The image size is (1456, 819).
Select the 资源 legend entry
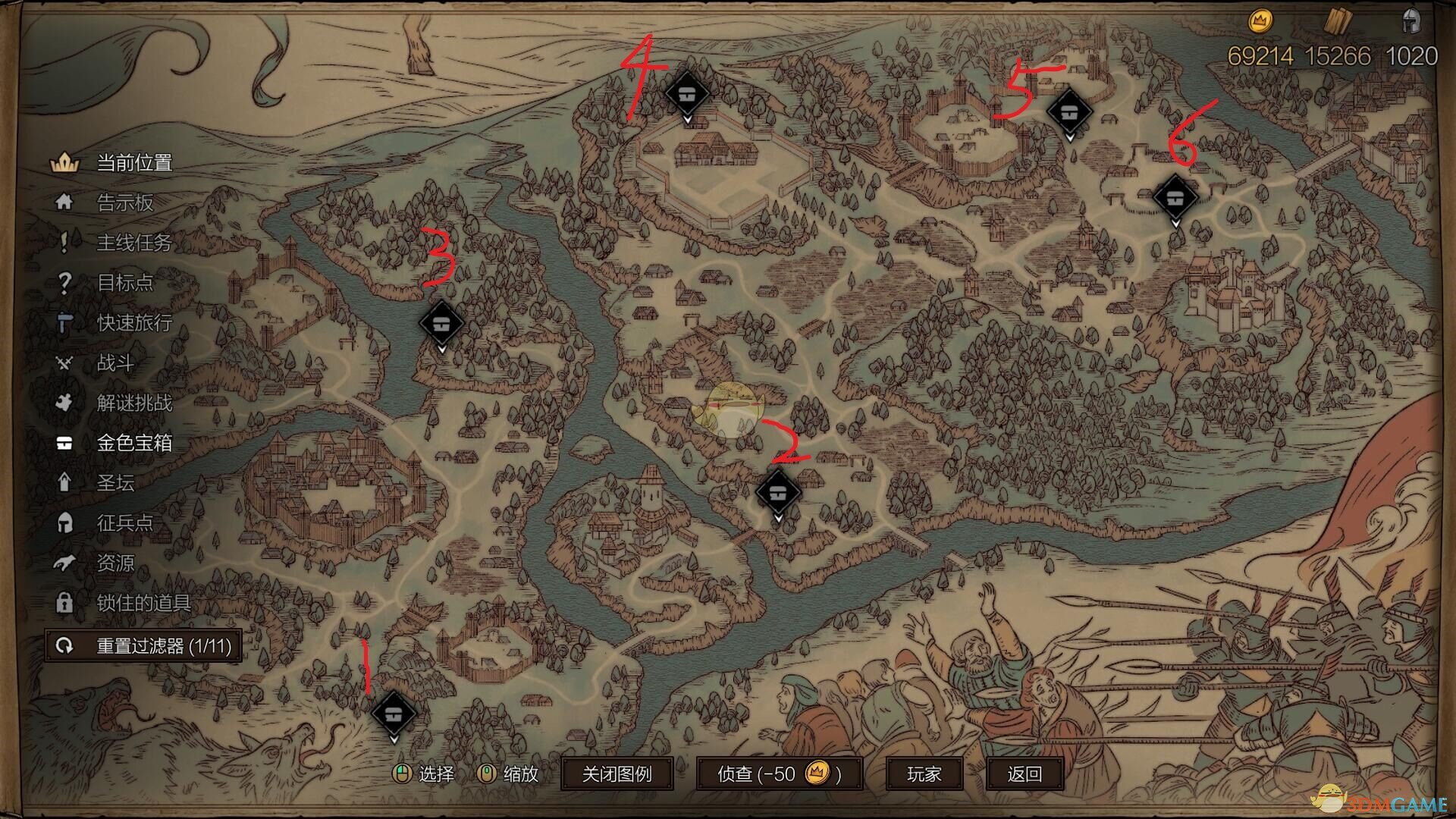point(115,563)
